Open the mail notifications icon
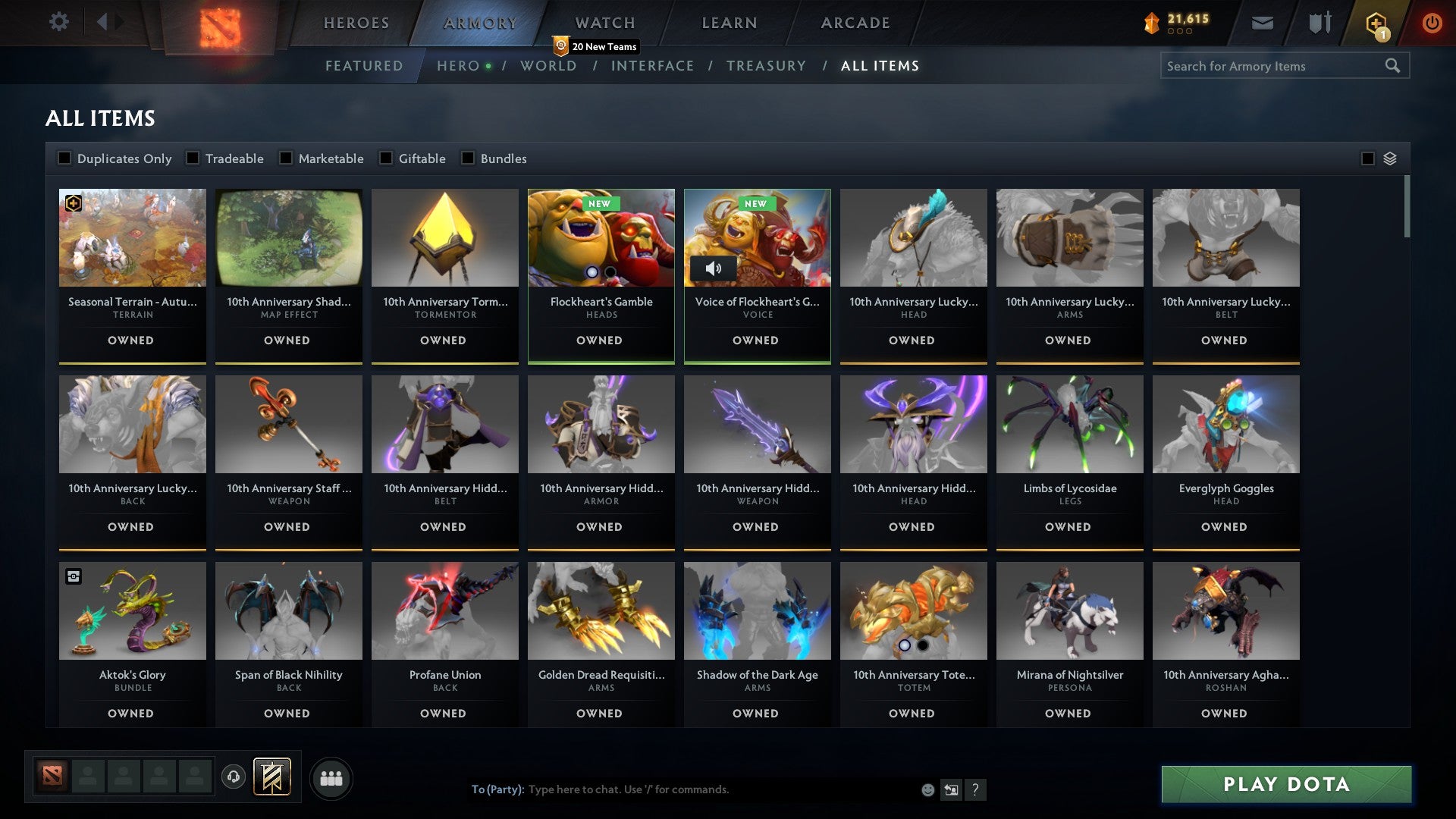The width and height of the screenshot is (1456, 819). 1263,23
